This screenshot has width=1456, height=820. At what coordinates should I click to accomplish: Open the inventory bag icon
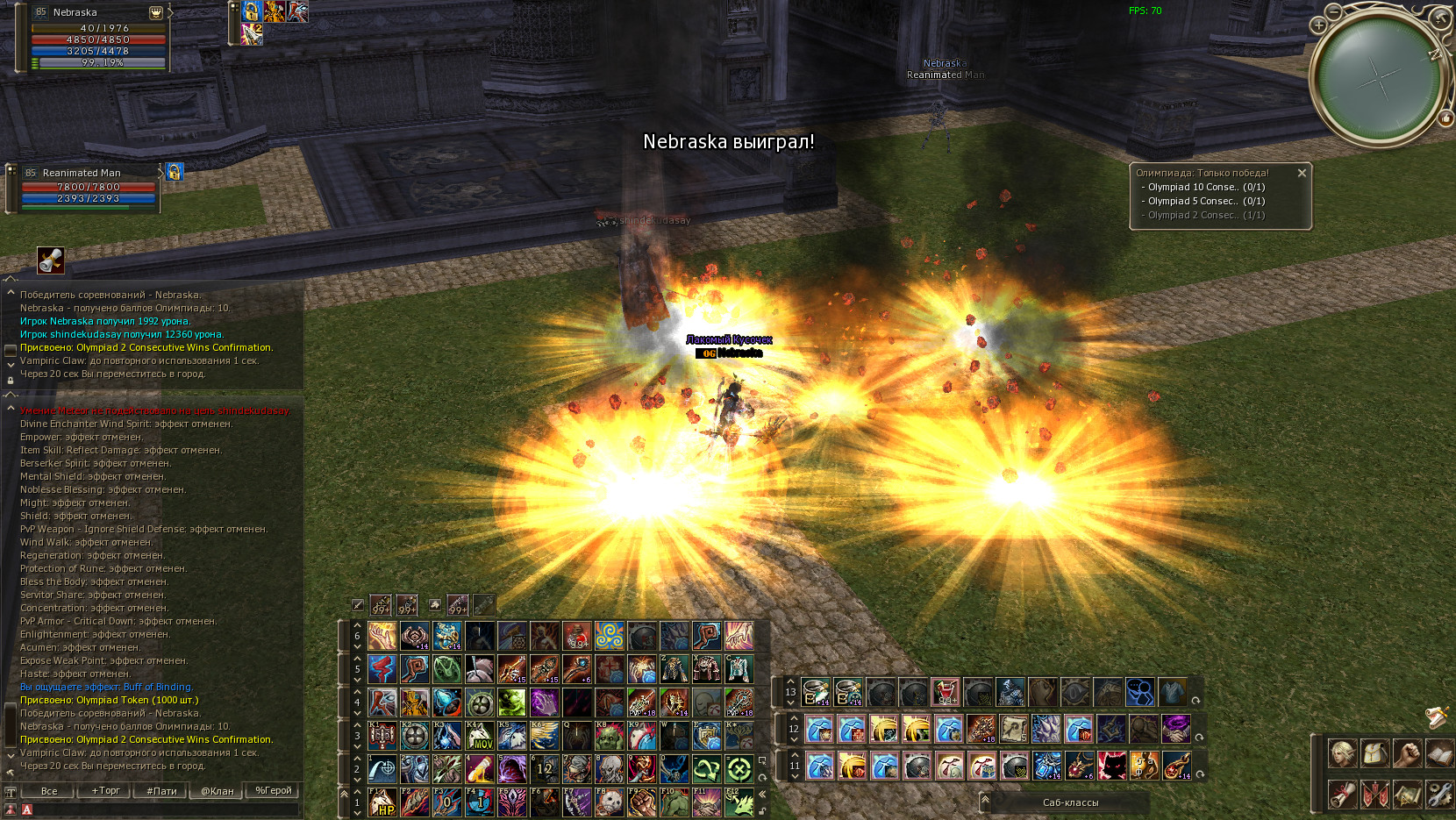pos(1374,753)
